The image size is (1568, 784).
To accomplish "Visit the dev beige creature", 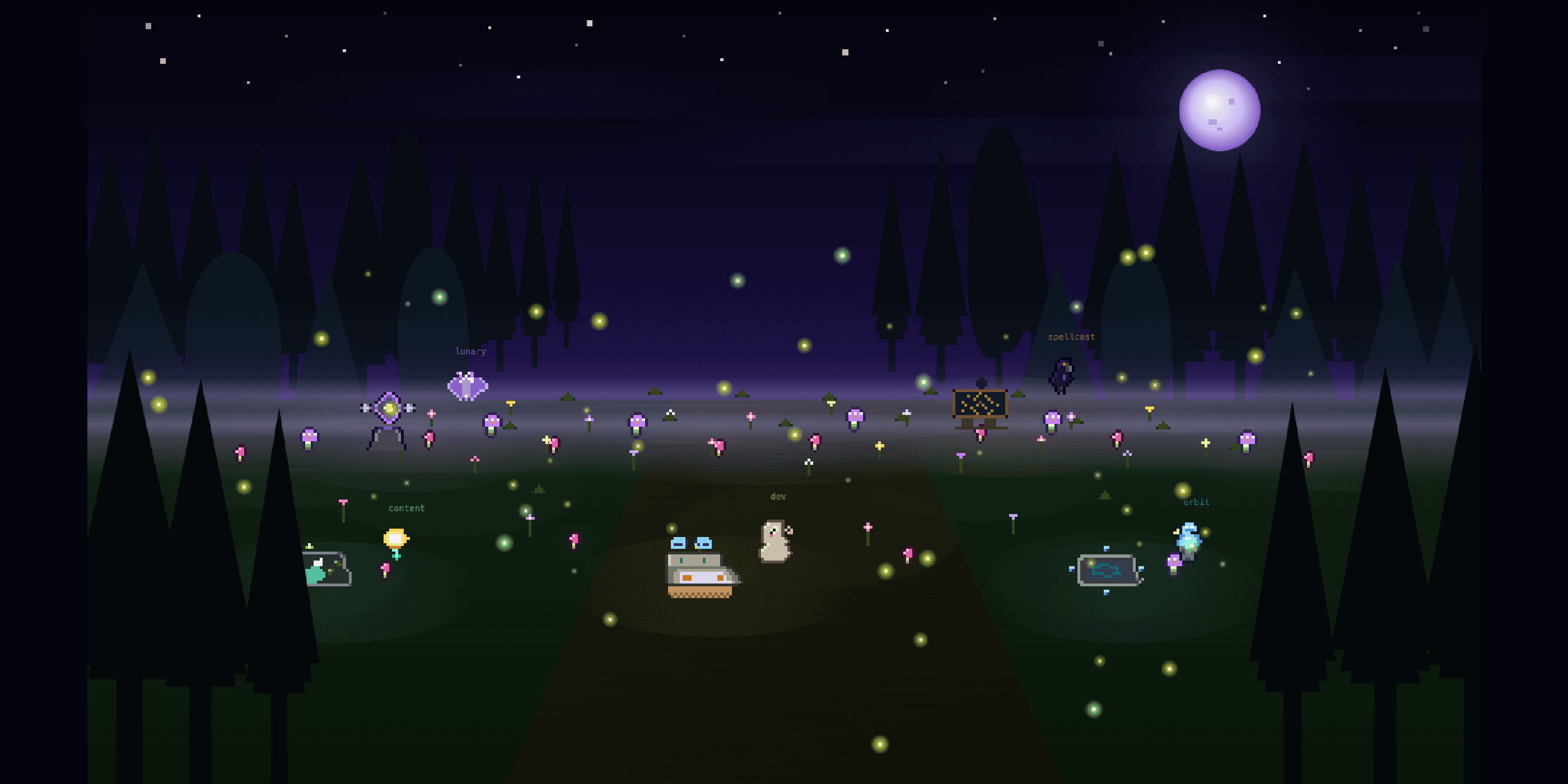I will [x=774, y=541].
